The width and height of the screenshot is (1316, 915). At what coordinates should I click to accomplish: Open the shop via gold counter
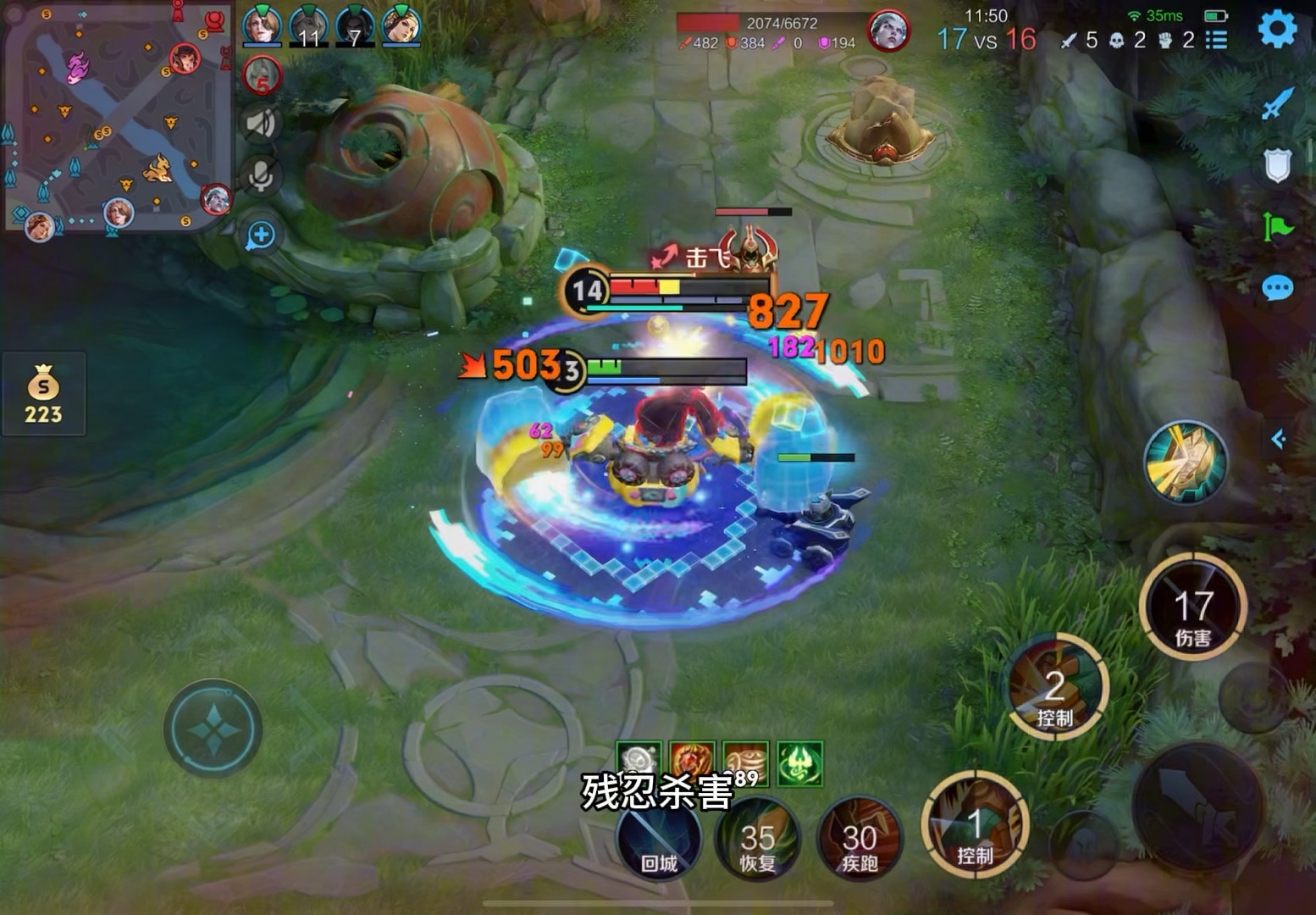[43, 395]
